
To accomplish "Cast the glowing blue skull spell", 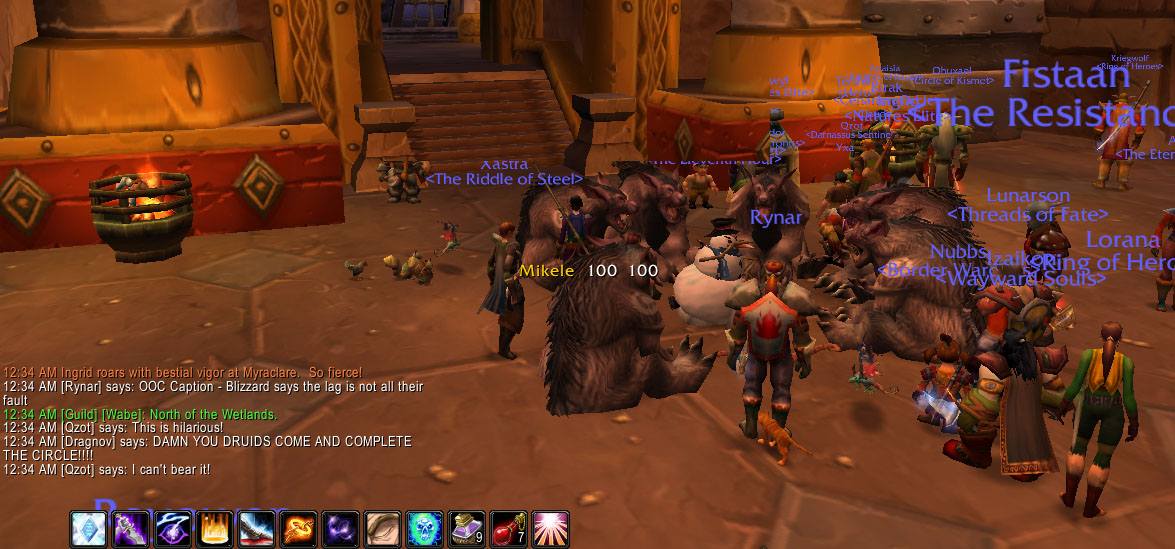I will [424, 528].
